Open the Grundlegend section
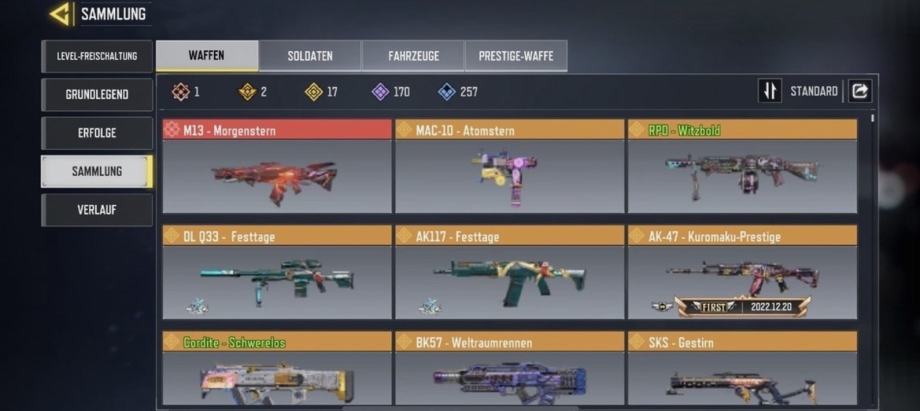Image resolution: width=920 pixels, height=411 pixels. (x=97, y=95)
